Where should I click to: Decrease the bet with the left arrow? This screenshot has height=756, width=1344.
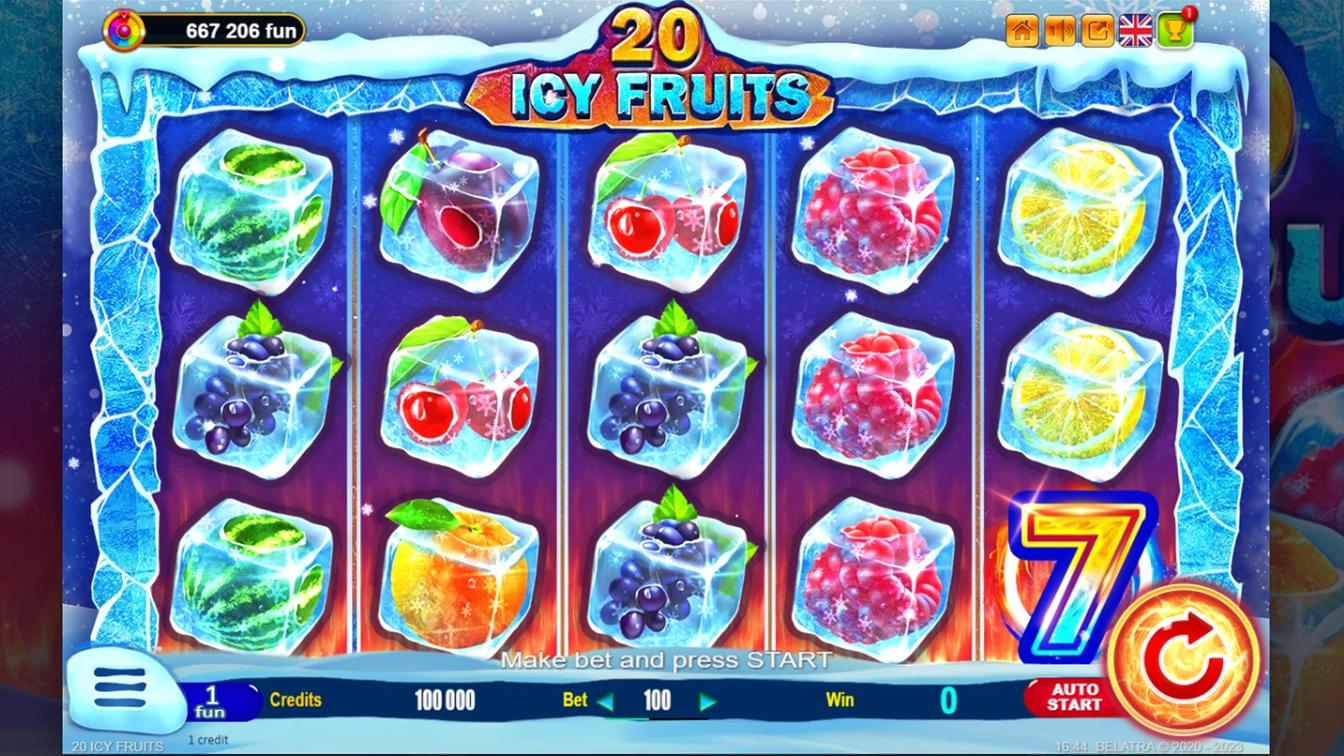click(x=605, y=701)
